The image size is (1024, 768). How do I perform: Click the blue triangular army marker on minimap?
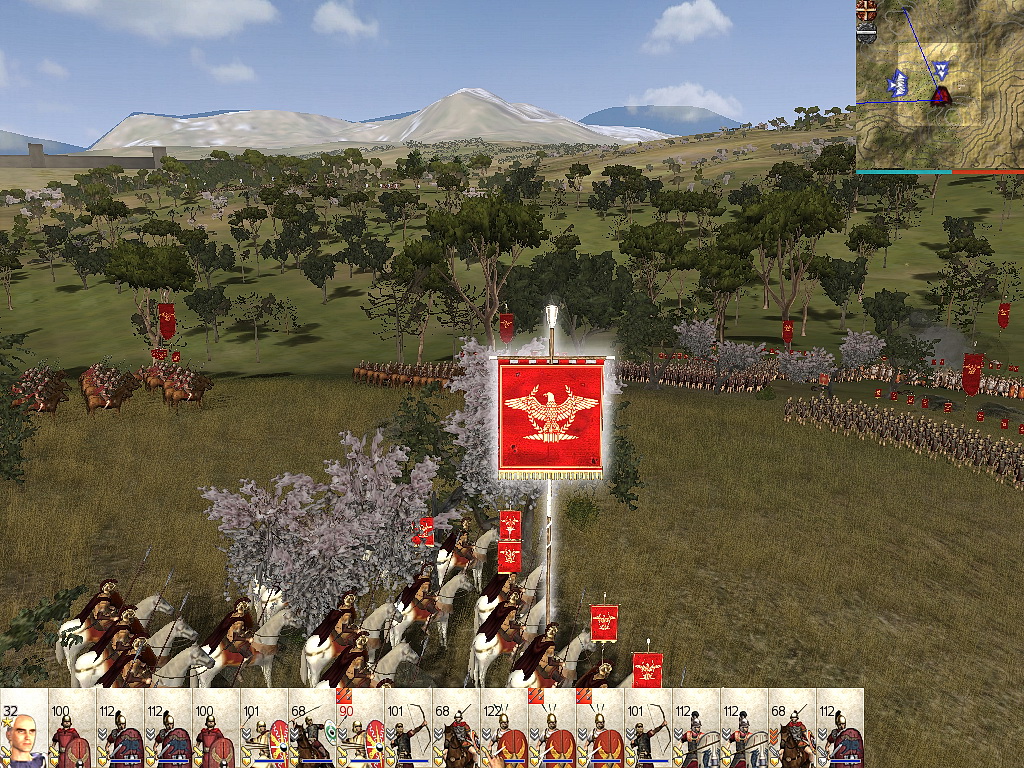pos(940,69)
